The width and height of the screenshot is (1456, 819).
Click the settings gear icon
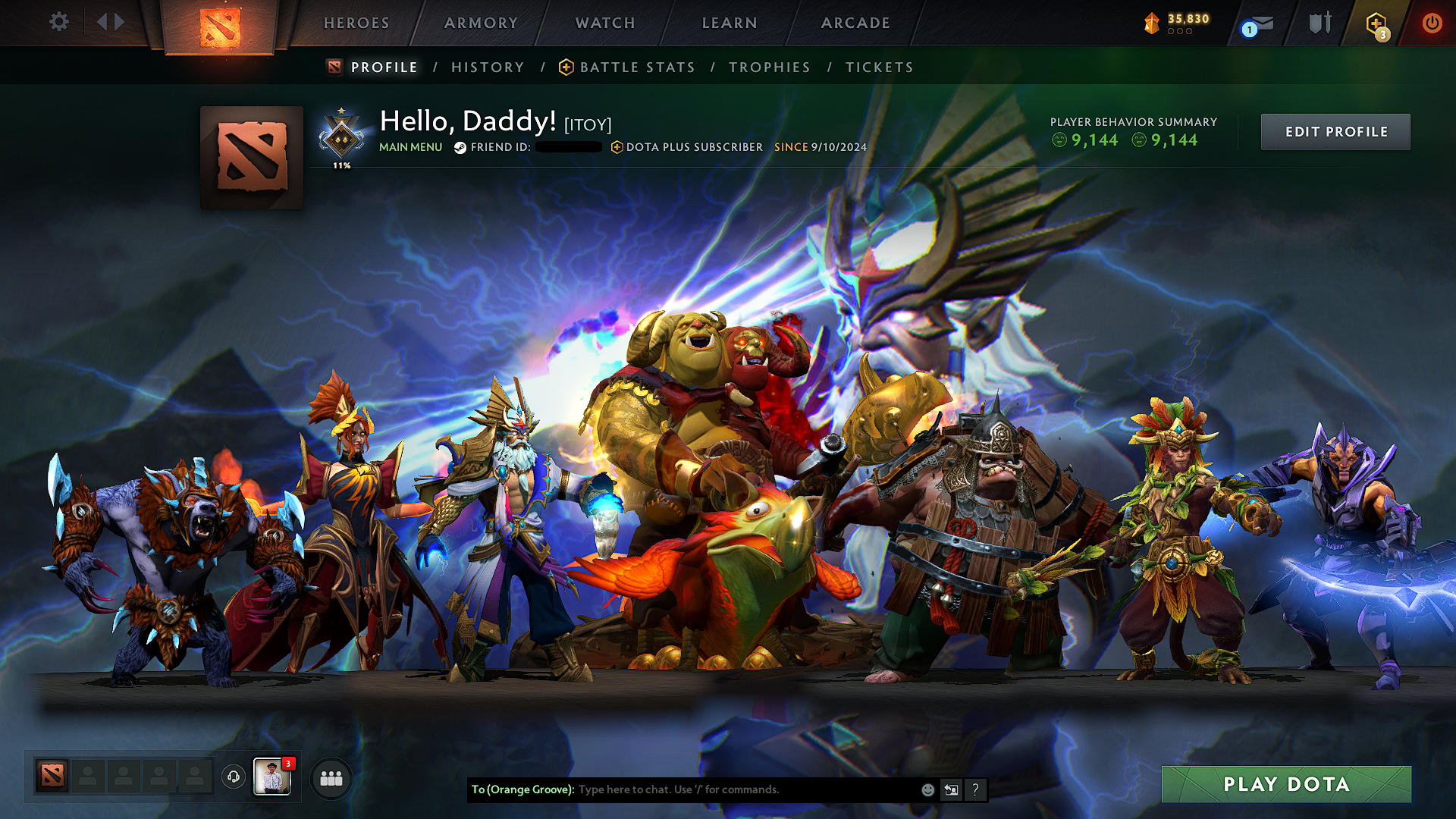[58, 23]
